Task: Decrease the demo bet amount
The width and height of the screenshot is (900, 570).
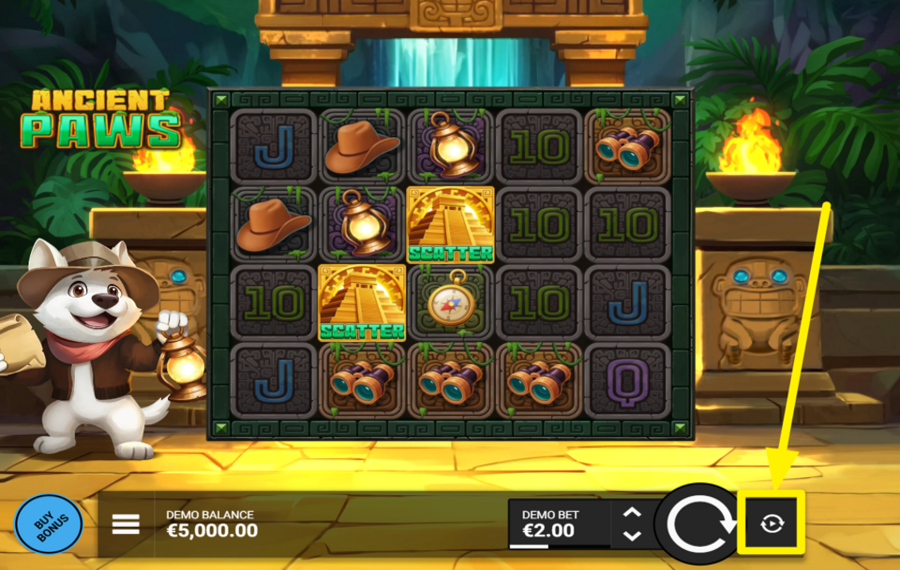Action: (x=632, y=536)
